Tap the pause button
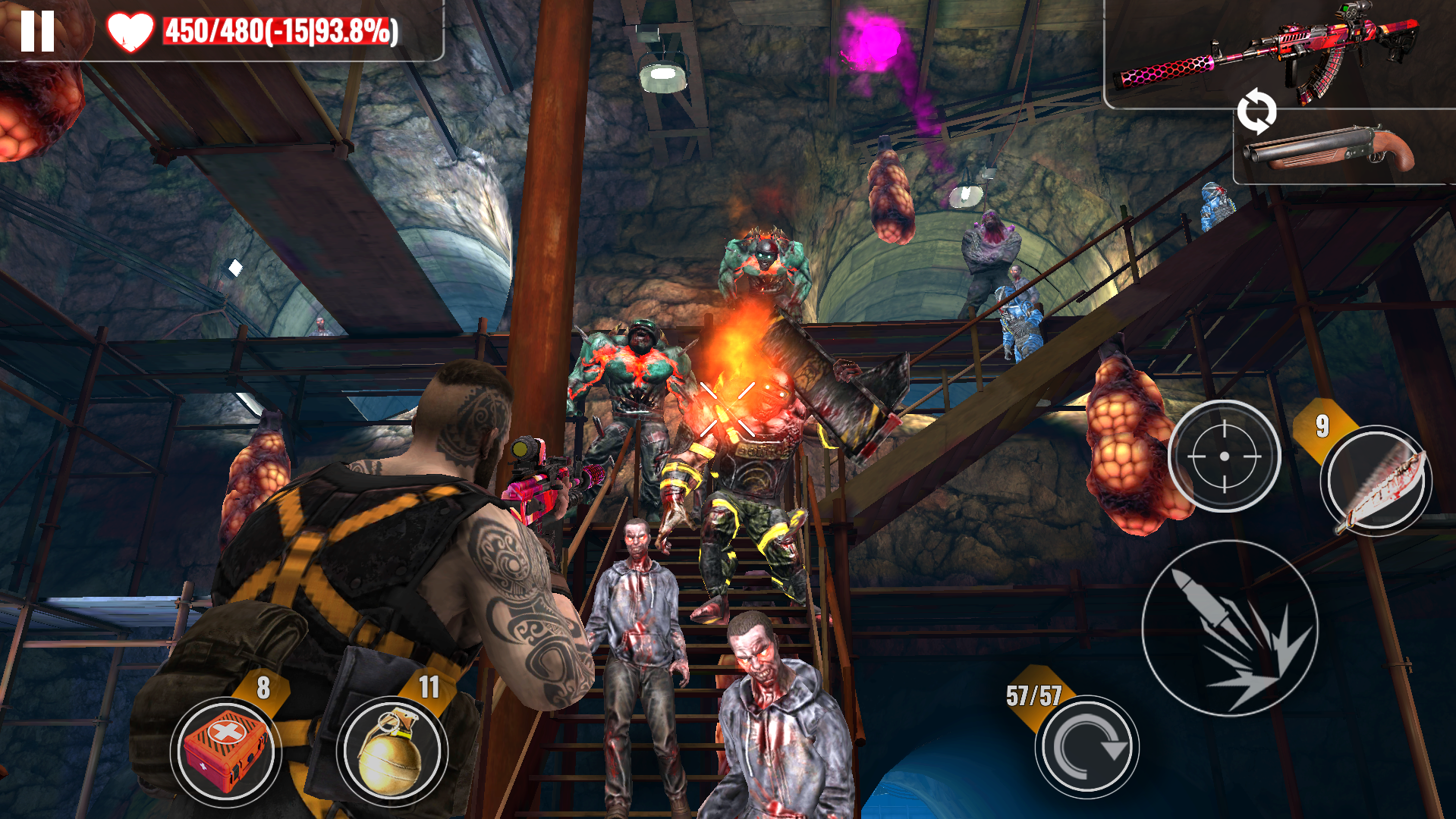The height and width of the screenshot is (819, 1456). 38,32
